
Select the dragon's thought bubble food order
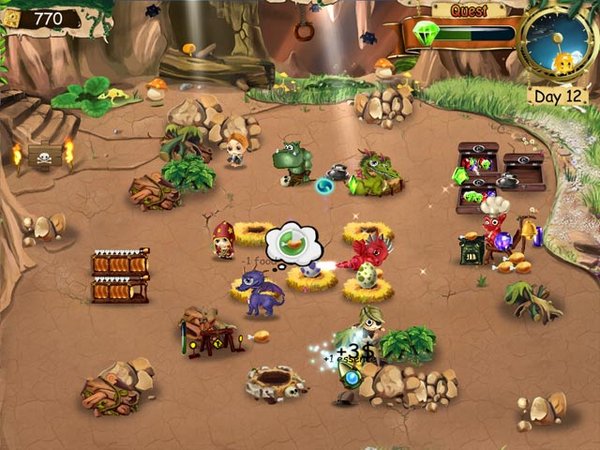click(x=292, y=242)
